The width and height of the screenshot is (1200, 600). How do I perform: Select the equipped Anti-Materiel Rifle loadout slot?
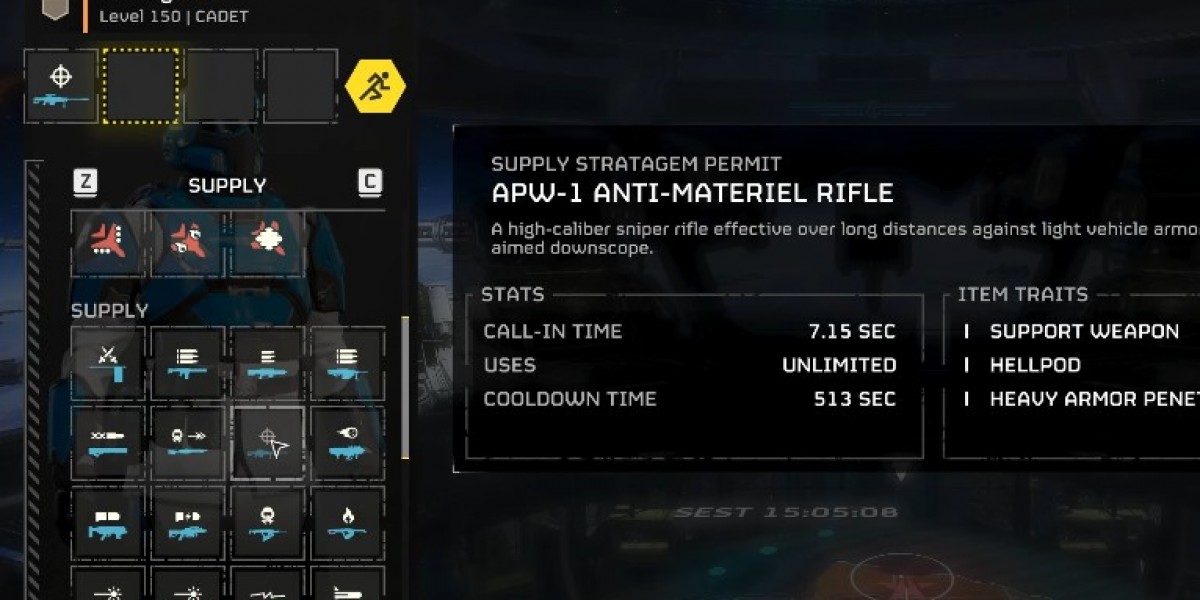[x=61, y=87]
